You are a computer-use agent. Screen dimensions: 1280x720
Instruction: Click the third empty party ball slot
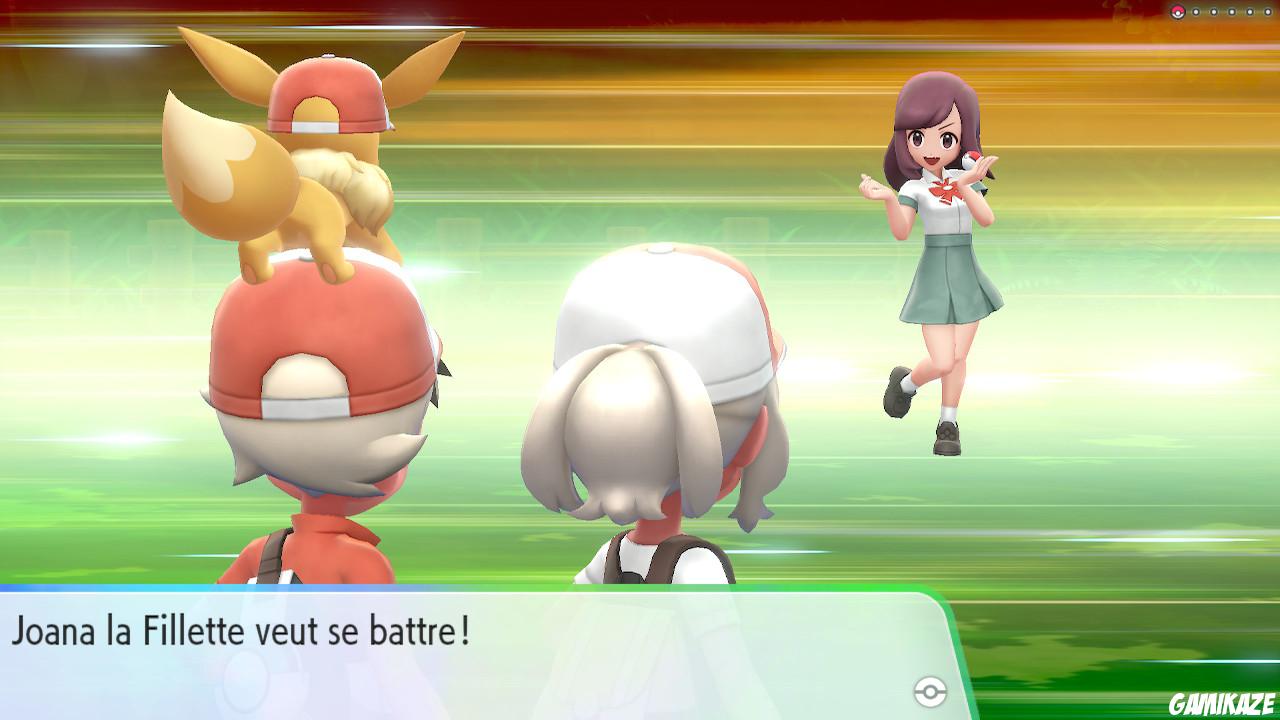1231,11
